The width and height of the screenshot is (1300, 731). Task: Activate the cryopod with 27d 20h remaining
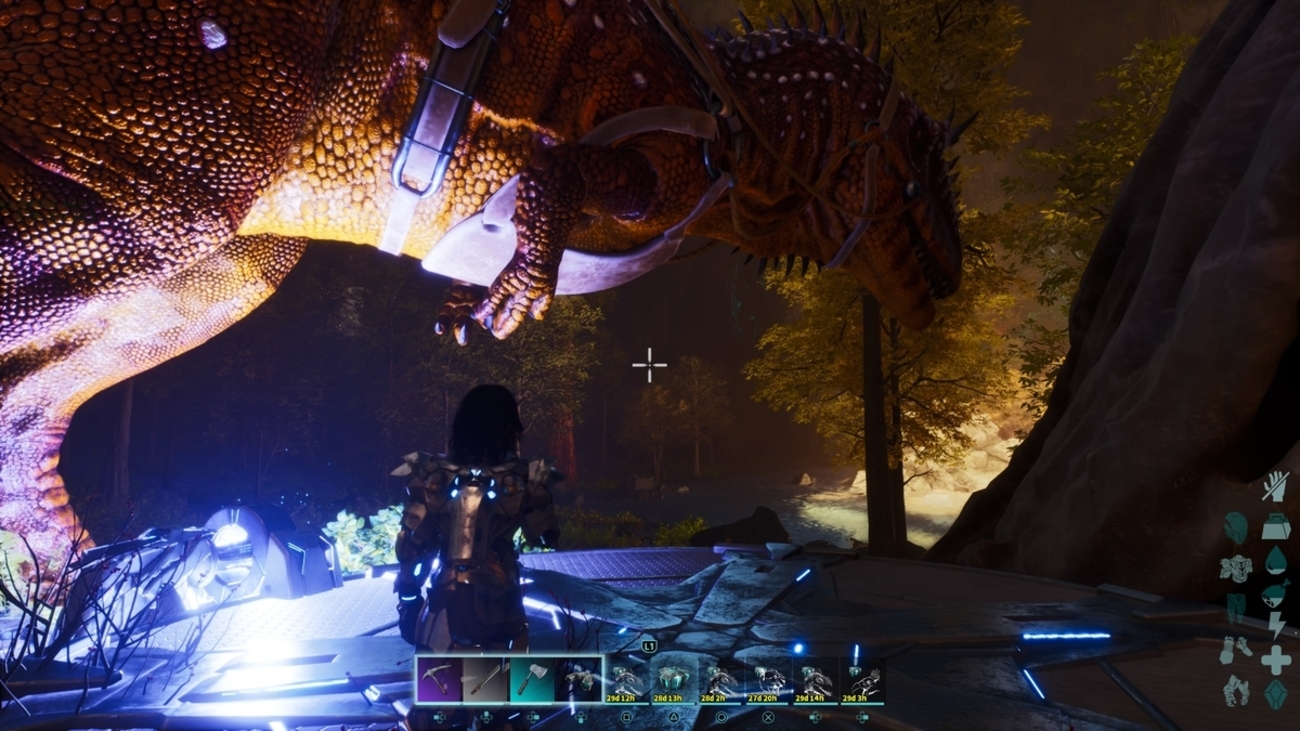(768, 679)
